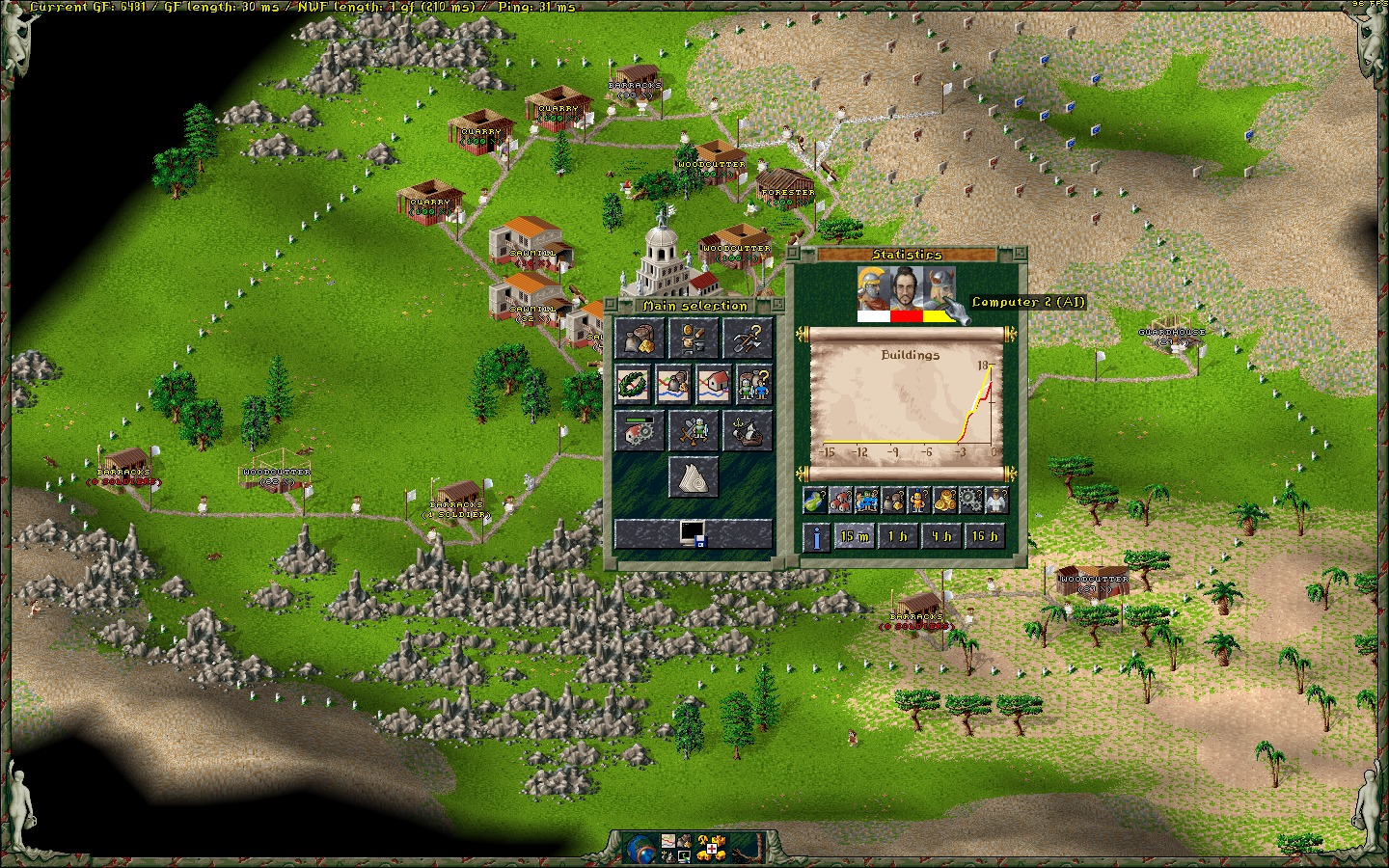
Task: Close the Statistics window
Action: [x=1019, y=255]
